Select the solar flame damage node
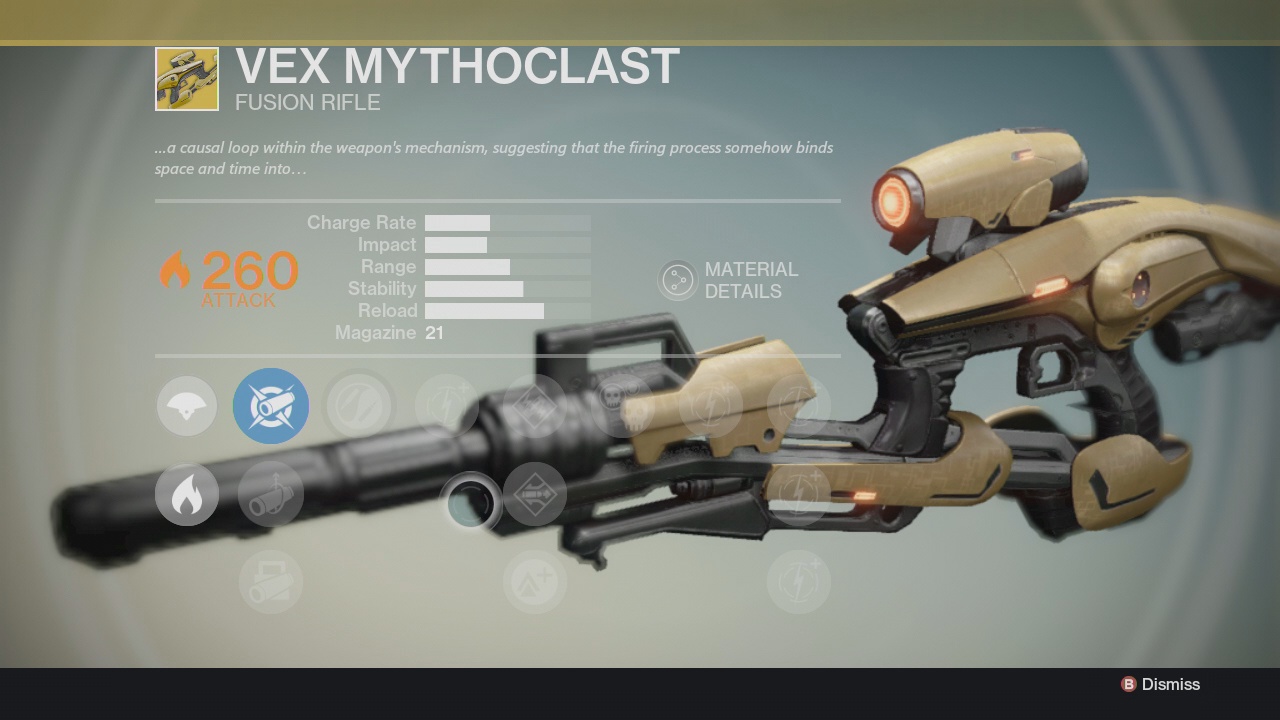This screenshot has width=1280, height=720. point(187,494)
